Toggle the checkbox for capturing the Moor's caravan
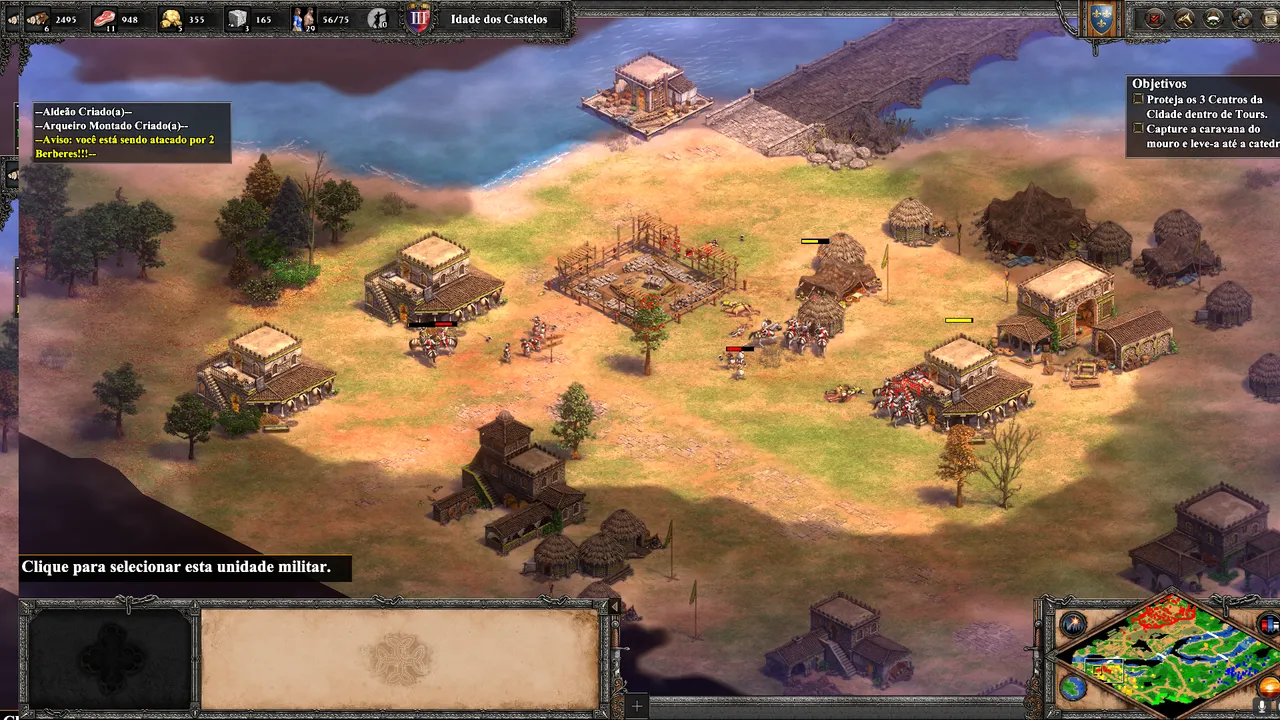The width and height of the screenshot is (1280, 720). click(x=1138, y=129)
